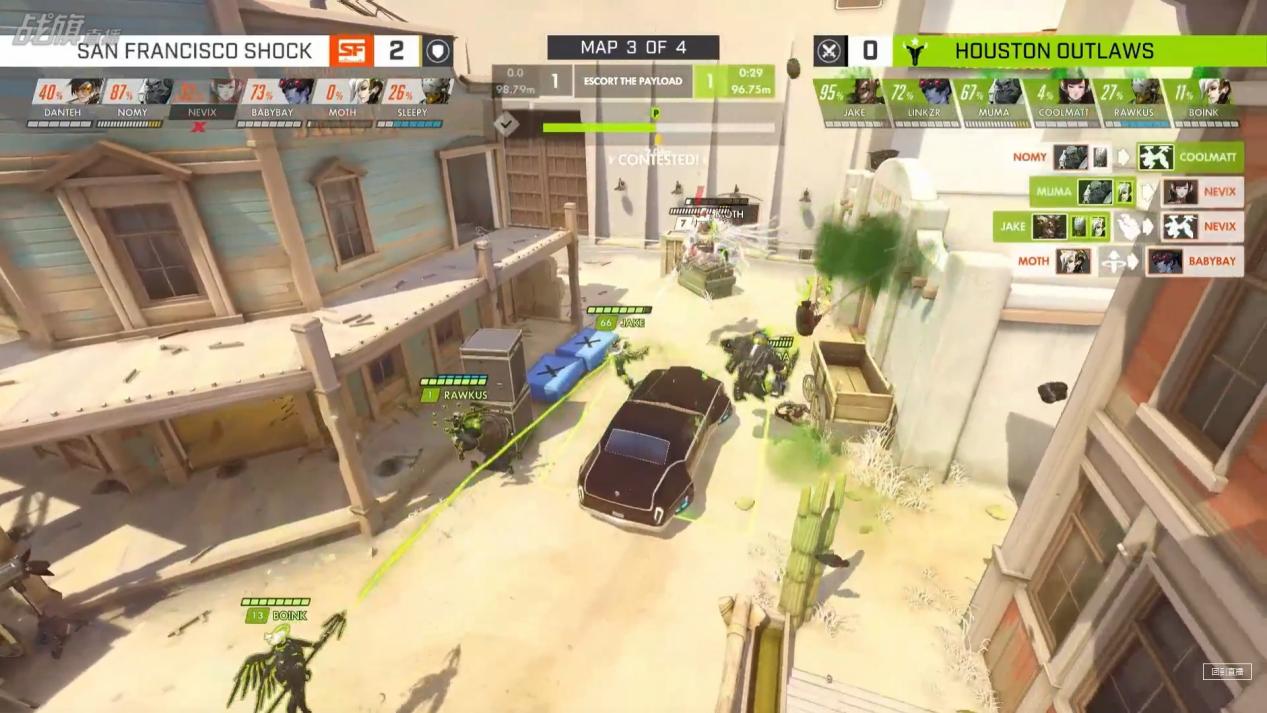1267x713 pixels.
Task: Click BABYBAY's Widowmaker portrait
Action: pos(294,93)
